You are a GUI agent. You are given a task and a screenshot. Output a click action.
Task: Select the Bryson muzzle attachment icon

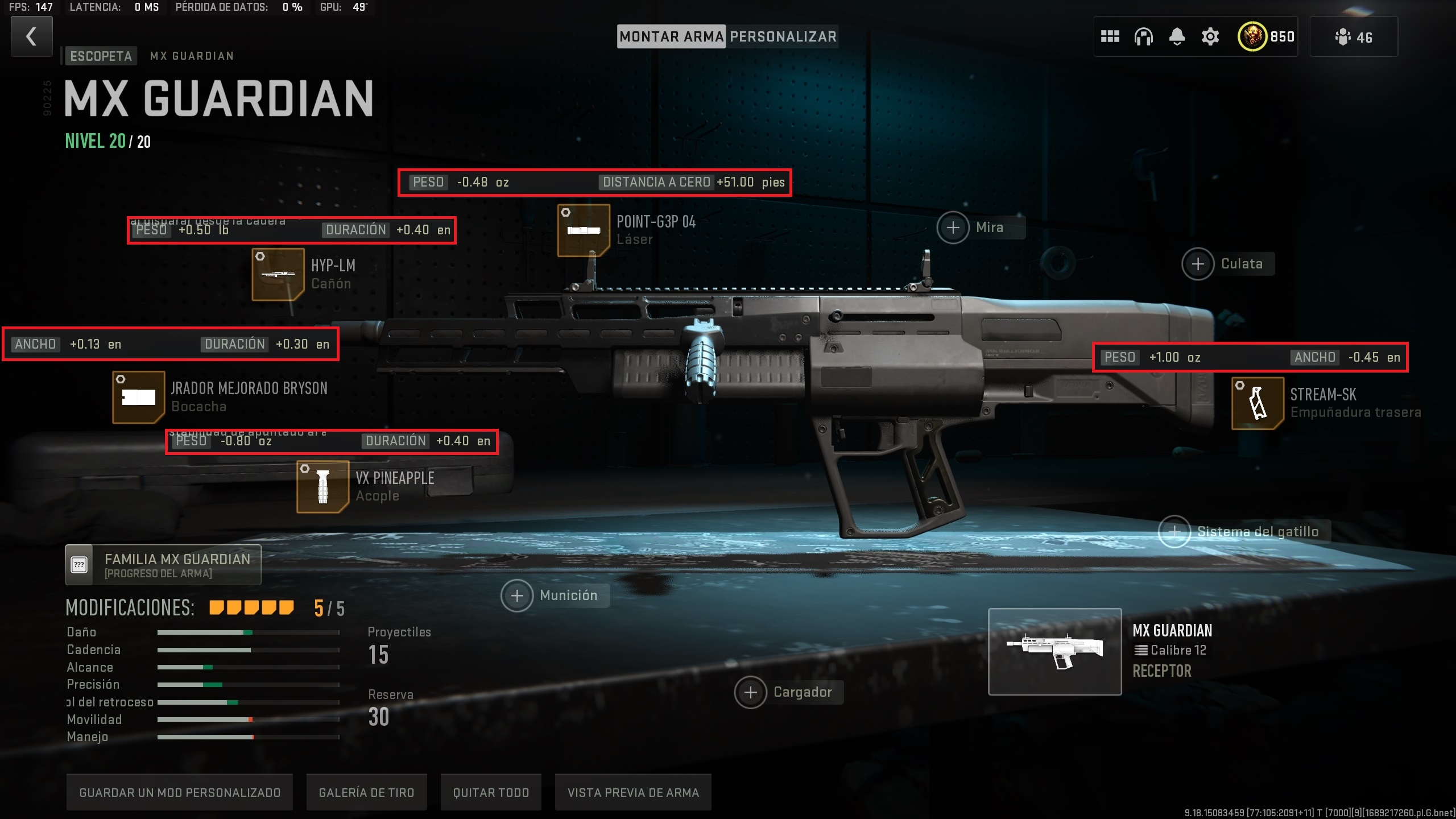(138, 396)
